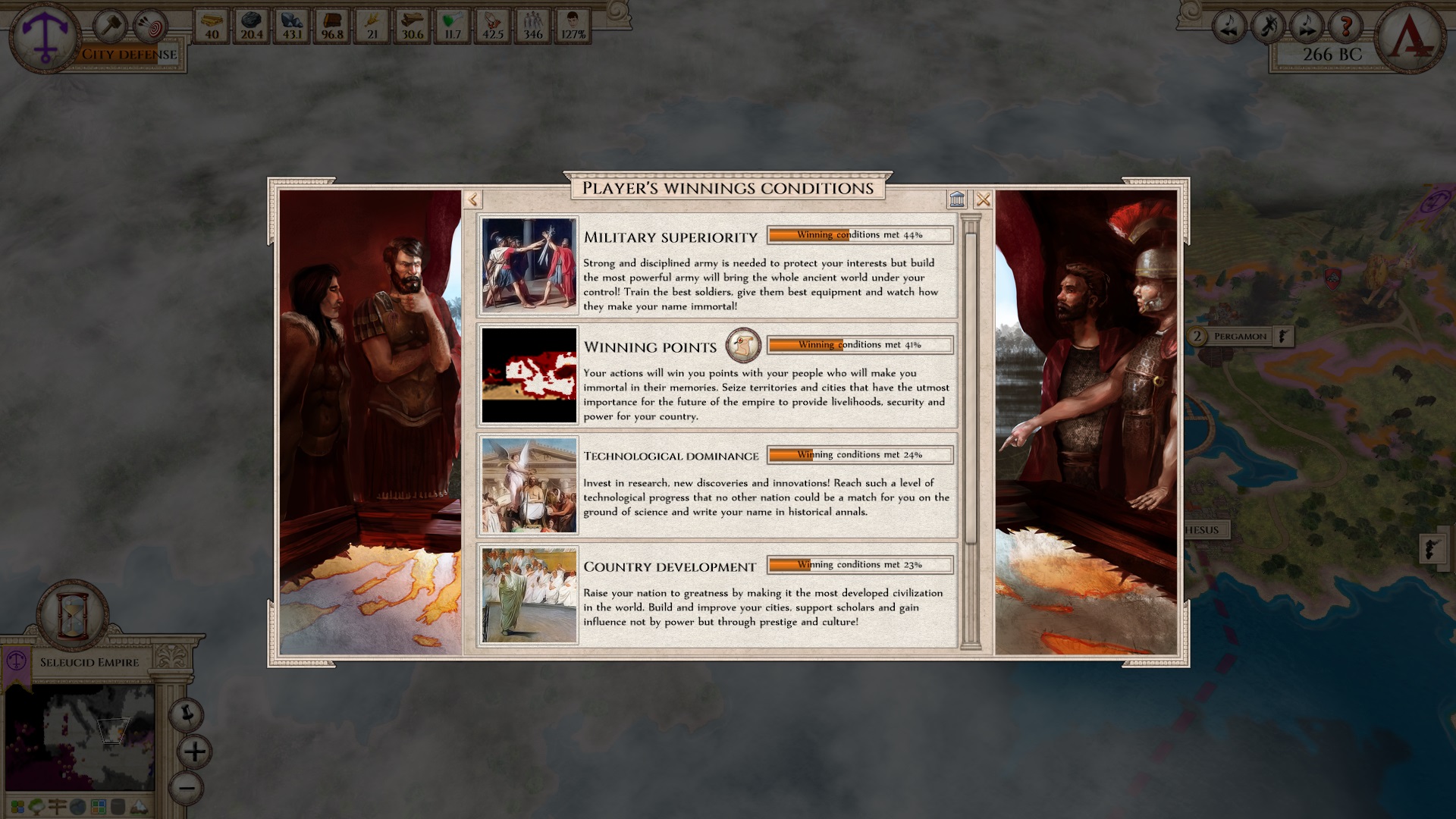Image resolution: width=1456 pixels, height=819 pixels.
Task: Click the temple icon atop the dialog
Action: 958,199
